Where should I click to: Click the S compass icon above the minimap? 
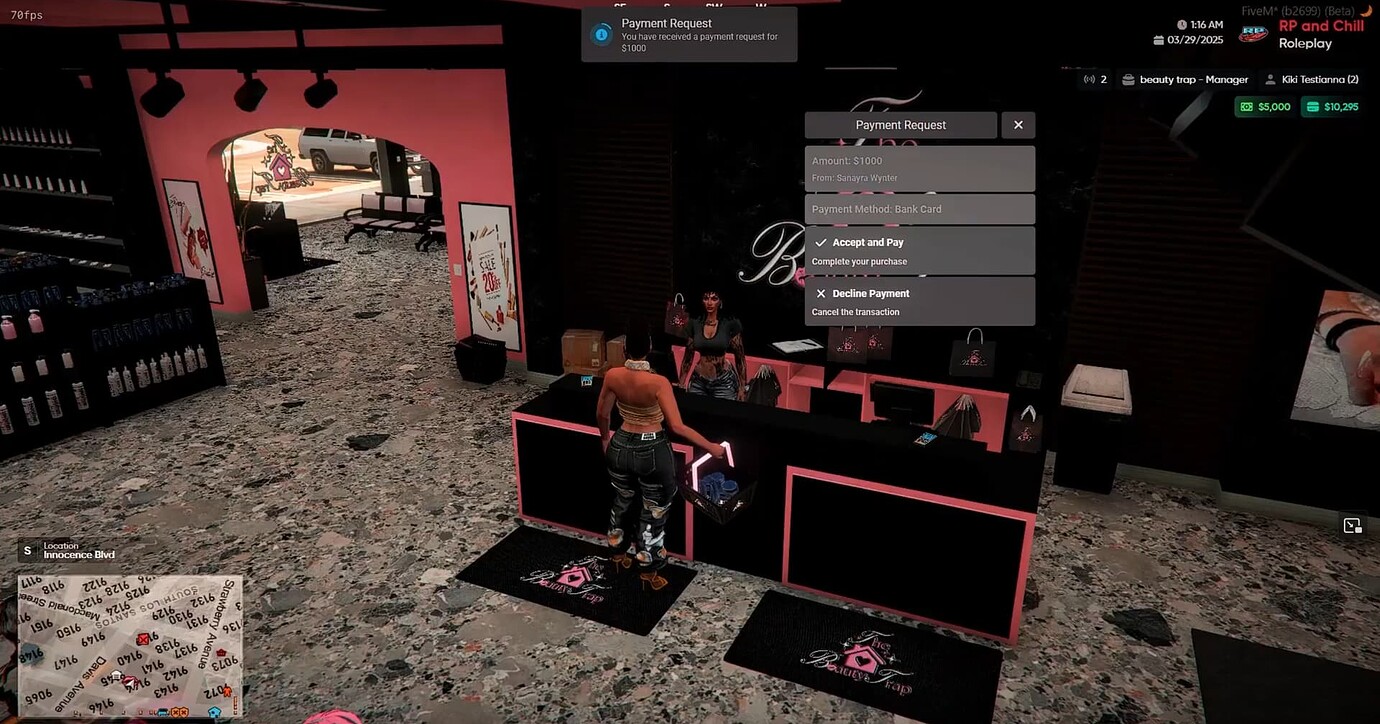pos(27,550)
